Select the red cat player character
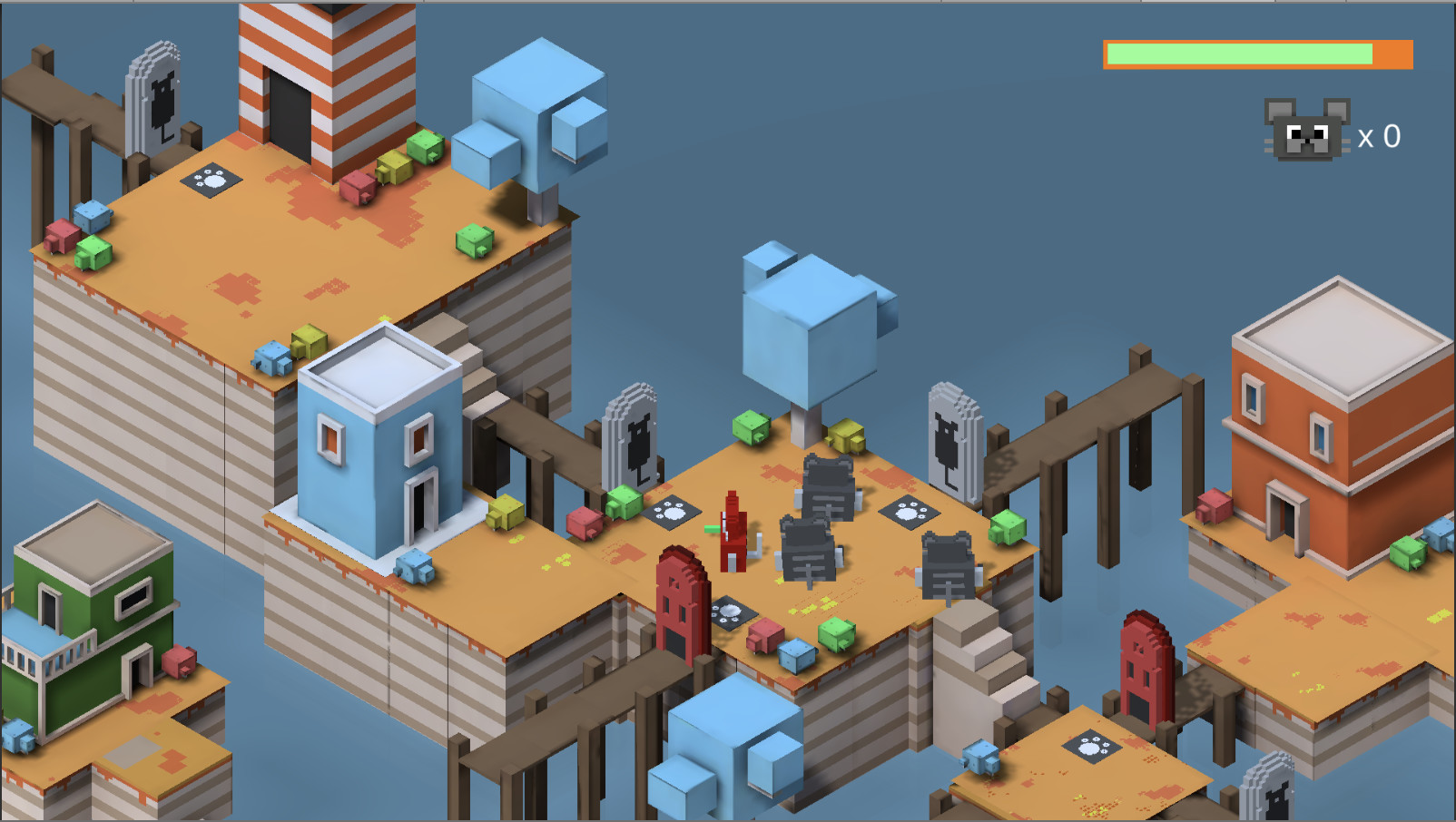This screenshot has height=822, width=1456. 732,531
